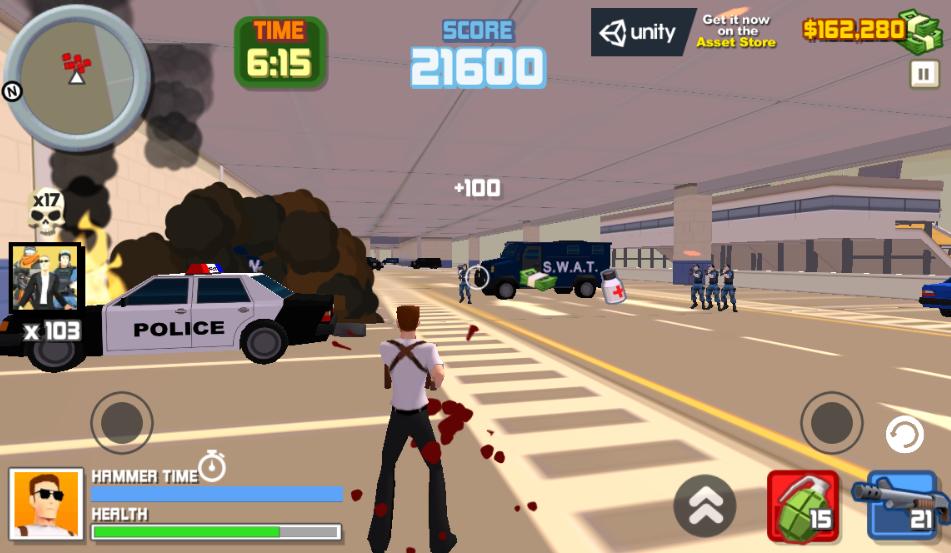
Task: Tap the circular reload arrow button
Action: [905, 436]
